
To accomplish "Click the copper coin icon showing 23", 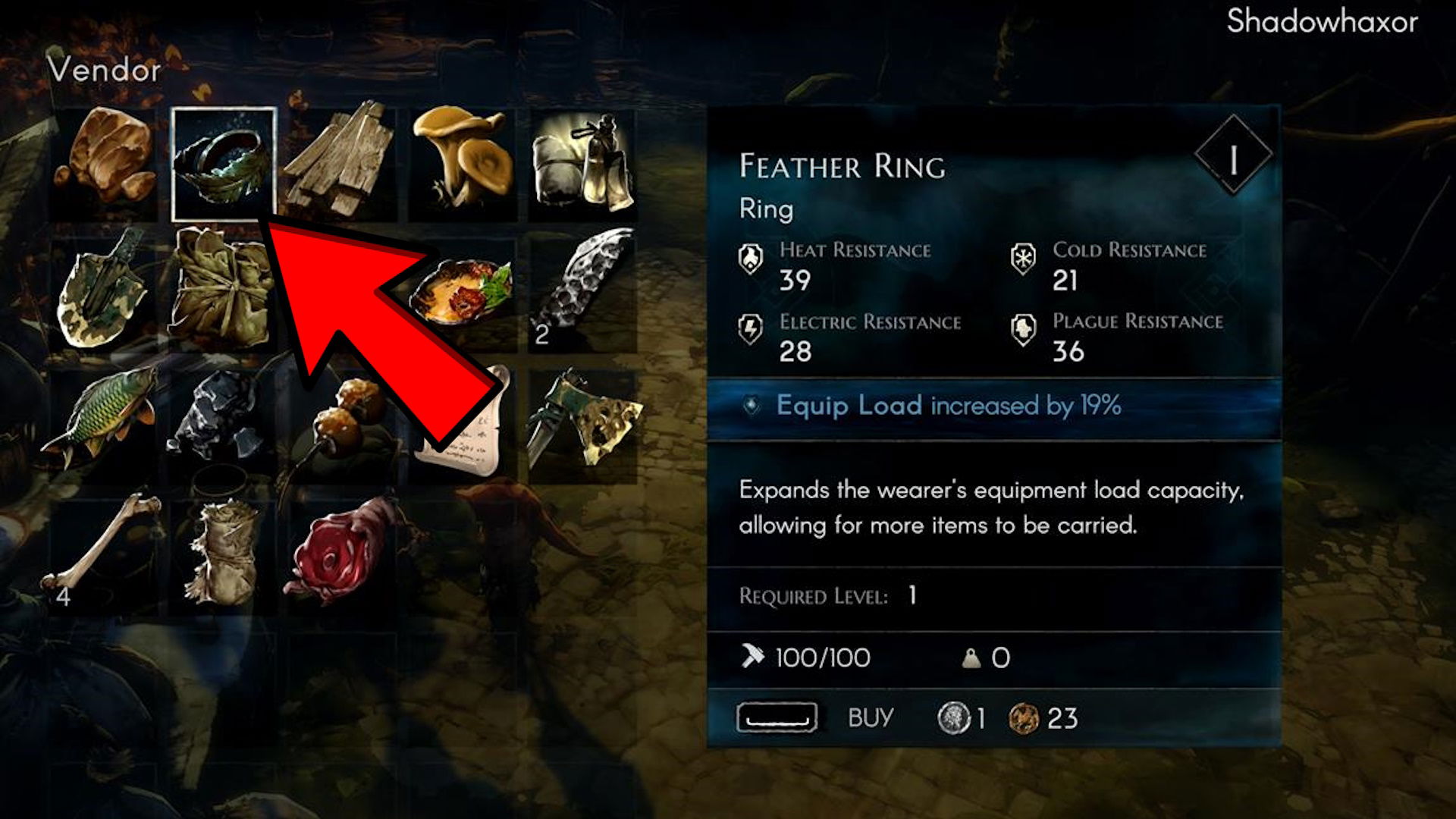I will pos(1025,718).
